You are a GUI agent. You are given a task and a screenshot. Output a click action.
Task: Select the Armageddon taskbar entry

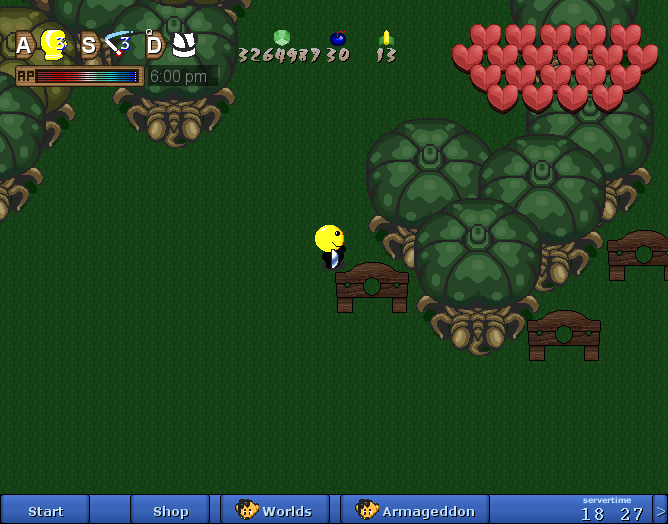[x=415, y=510]
